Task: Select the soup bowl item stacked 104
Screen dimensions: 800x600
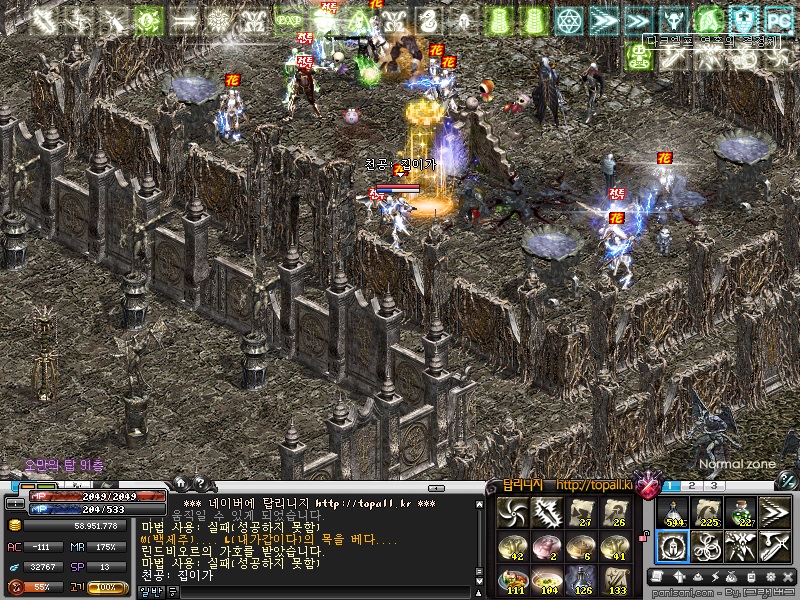Action: point(548,579)
